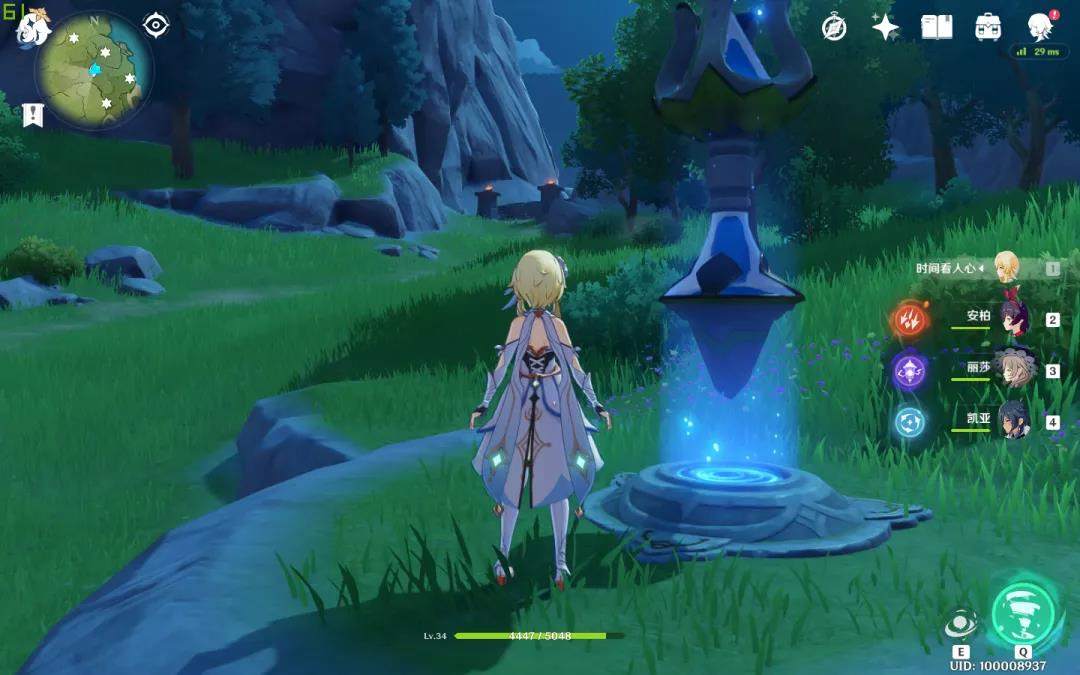Use the Elemental Skill swirl icon
The image size is (1080, 675).
tap(961, 624)
